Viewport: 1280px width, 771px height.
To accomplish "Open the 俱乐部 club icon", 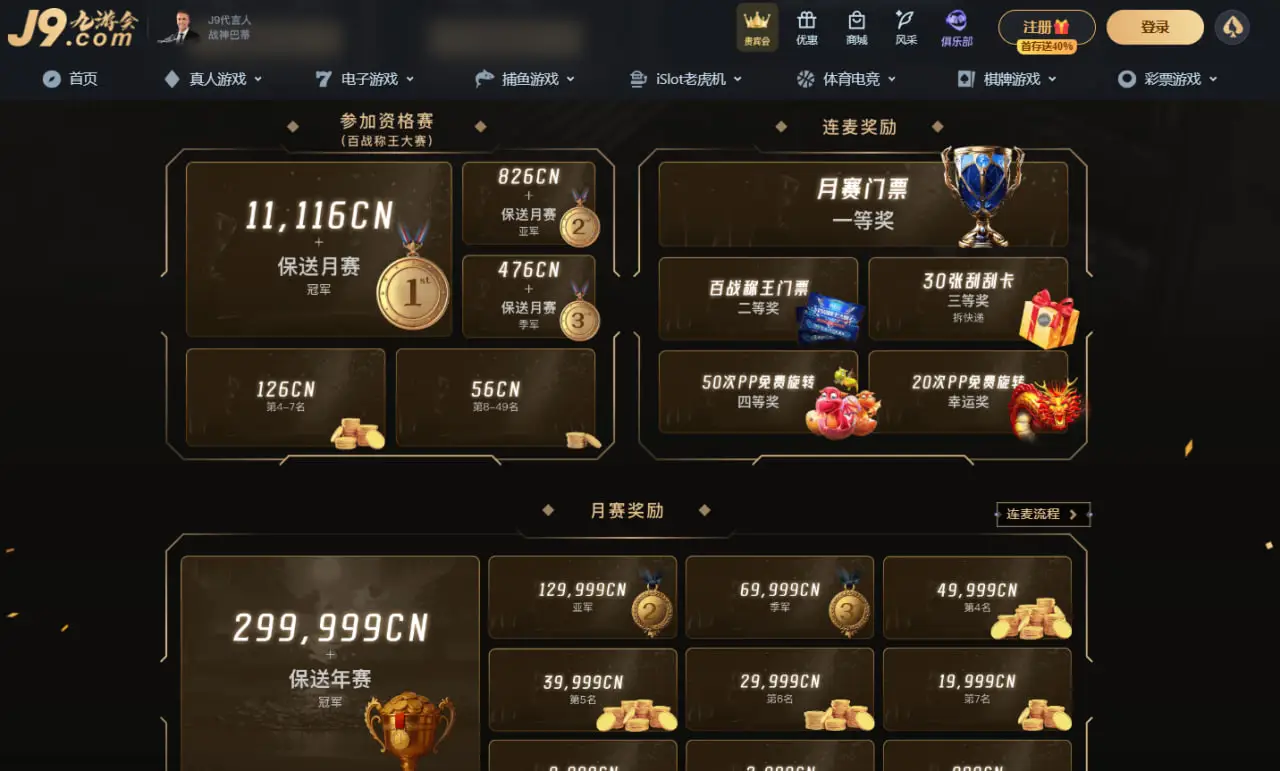I will [x=956, y=27].
